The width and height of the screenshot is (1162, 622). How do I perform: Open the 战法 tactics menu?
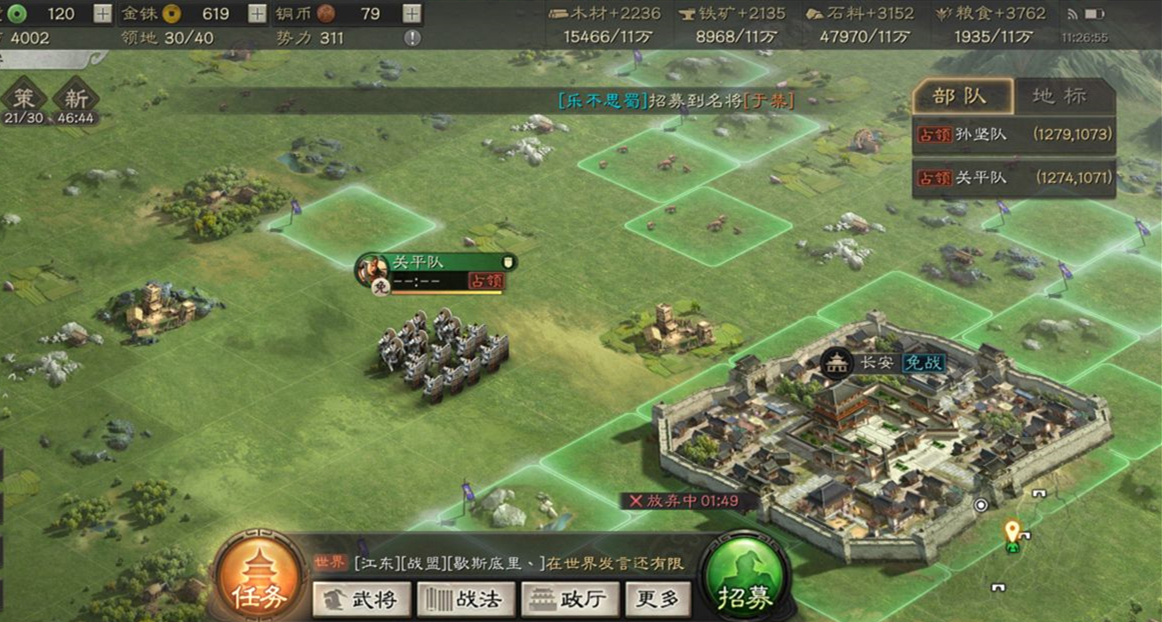point(465,599)
